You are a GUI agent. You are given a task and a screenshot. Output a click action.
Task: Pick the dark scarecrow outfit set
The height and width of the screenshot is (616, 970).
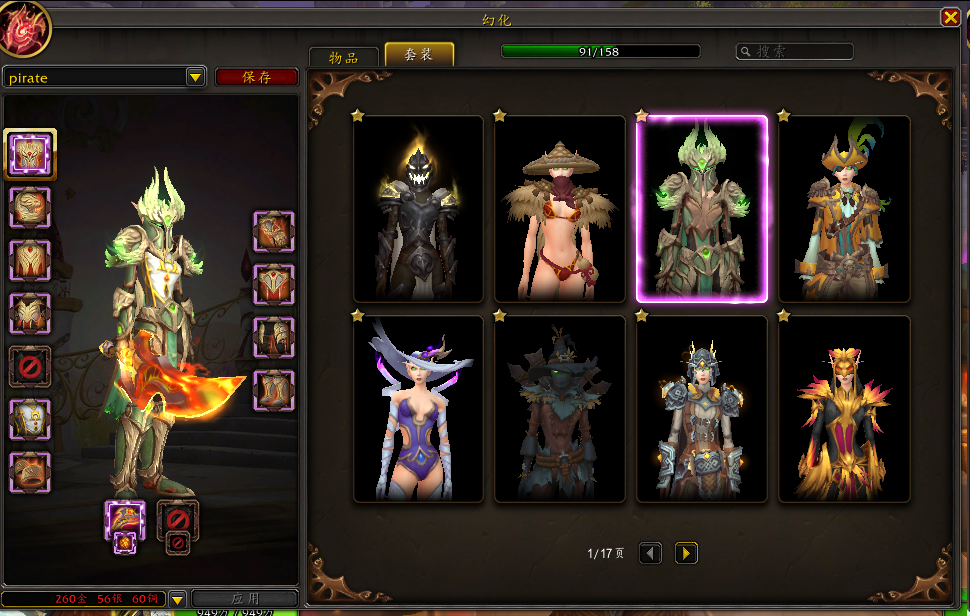click(x=560, y=409)
